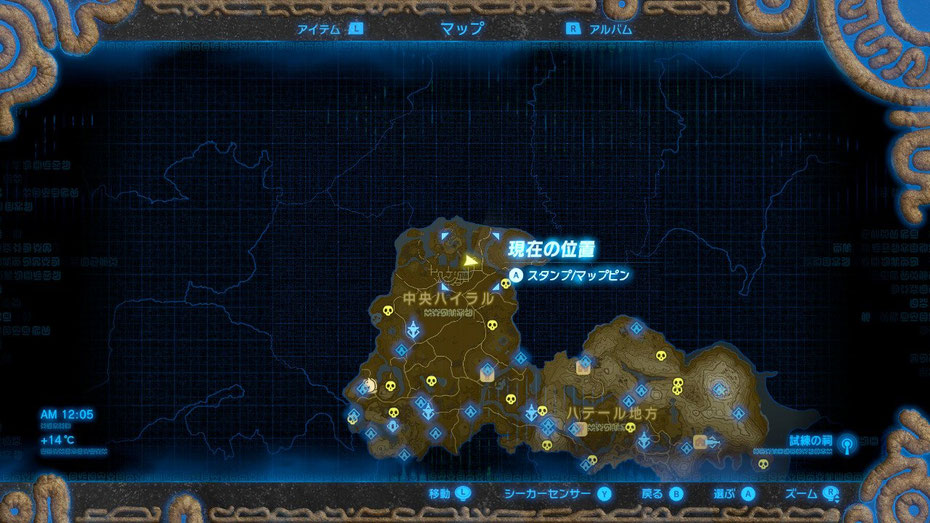Click the skull stamp nearest the current-position arrow

pyautogui.click(x=506, y=284)
